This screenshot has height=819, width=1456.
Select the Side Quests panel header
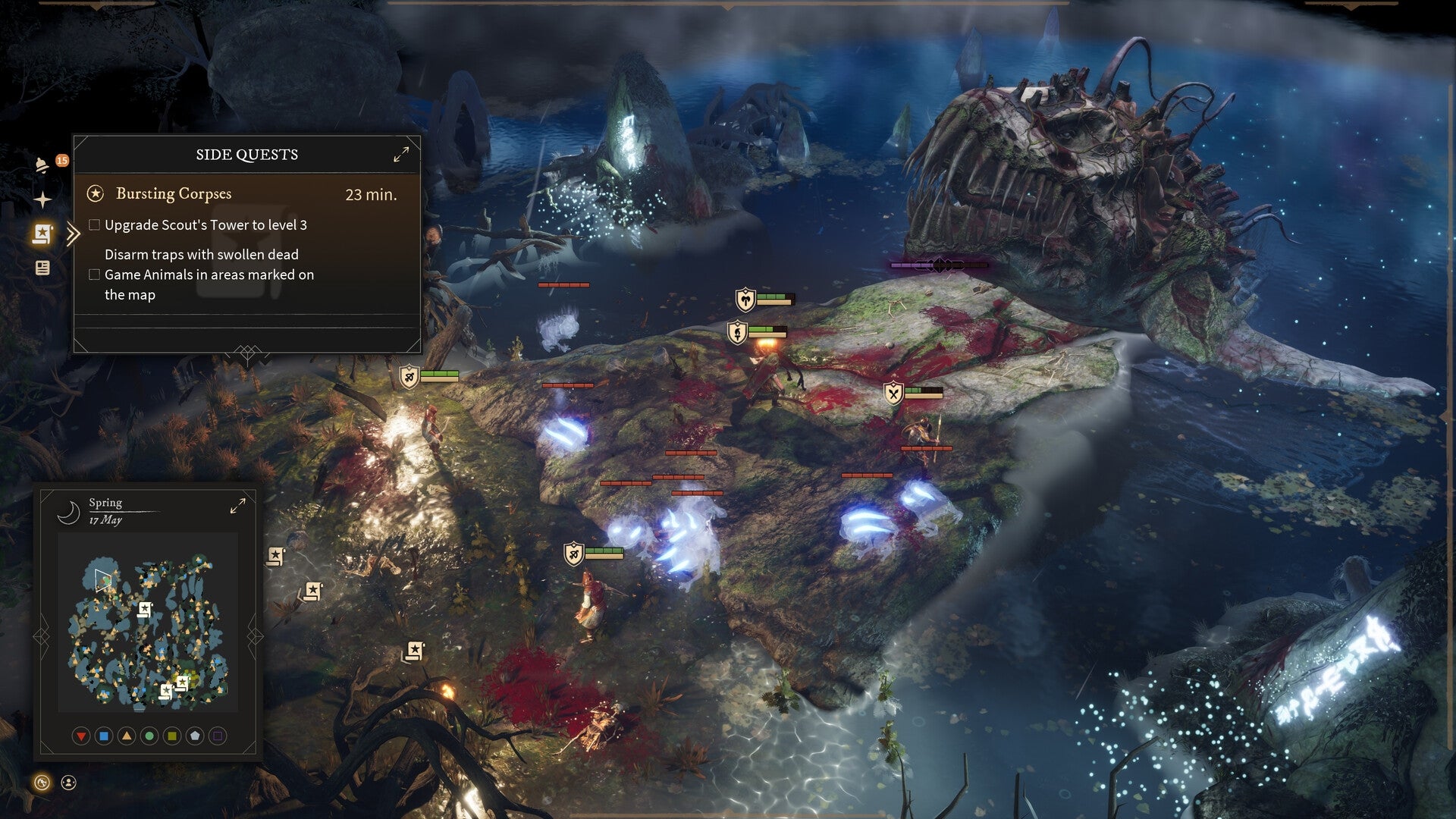pyautogui.click(x=246, y=155)
